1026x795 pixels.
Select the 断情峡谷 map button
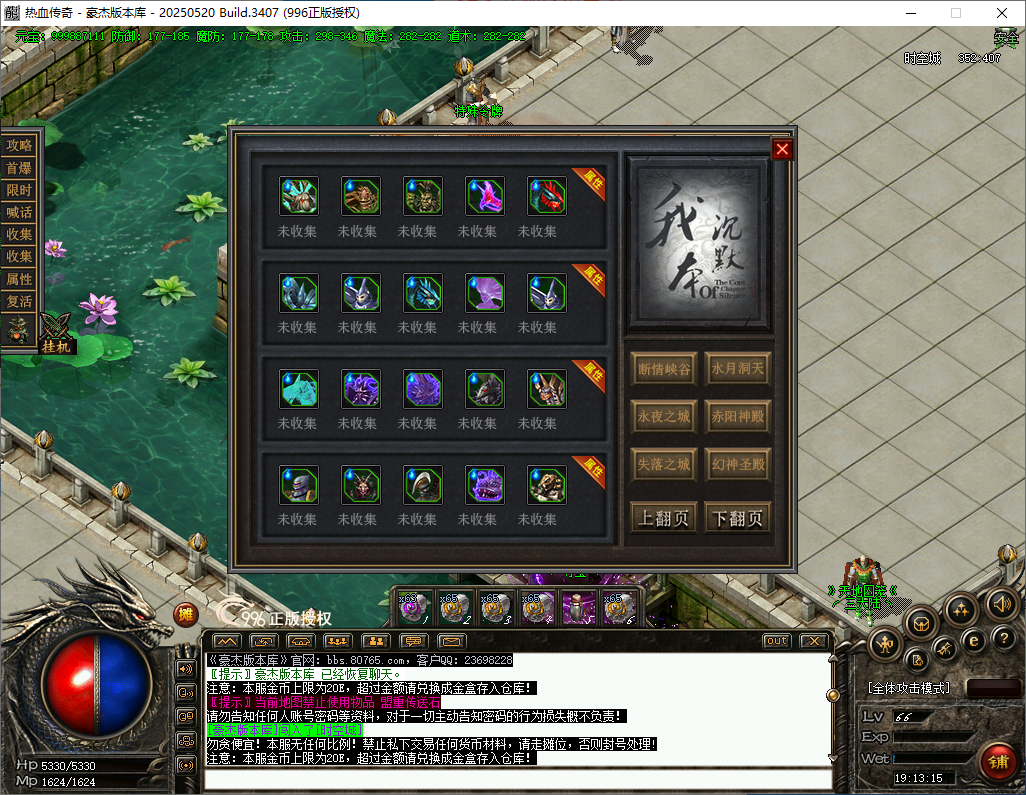pos(664,369)
